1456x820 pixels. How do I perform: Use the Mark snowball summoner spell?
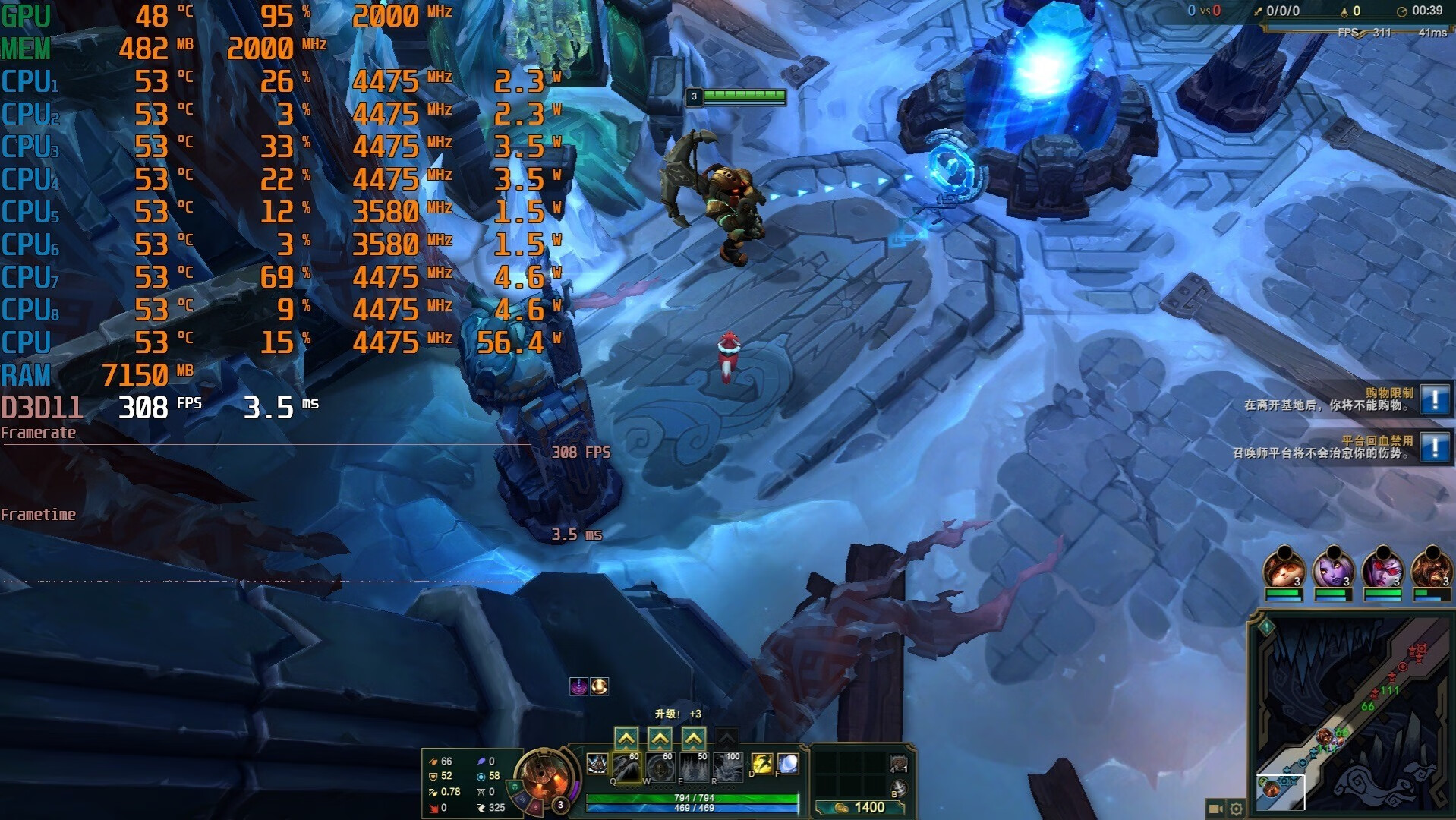coord(788,763)
